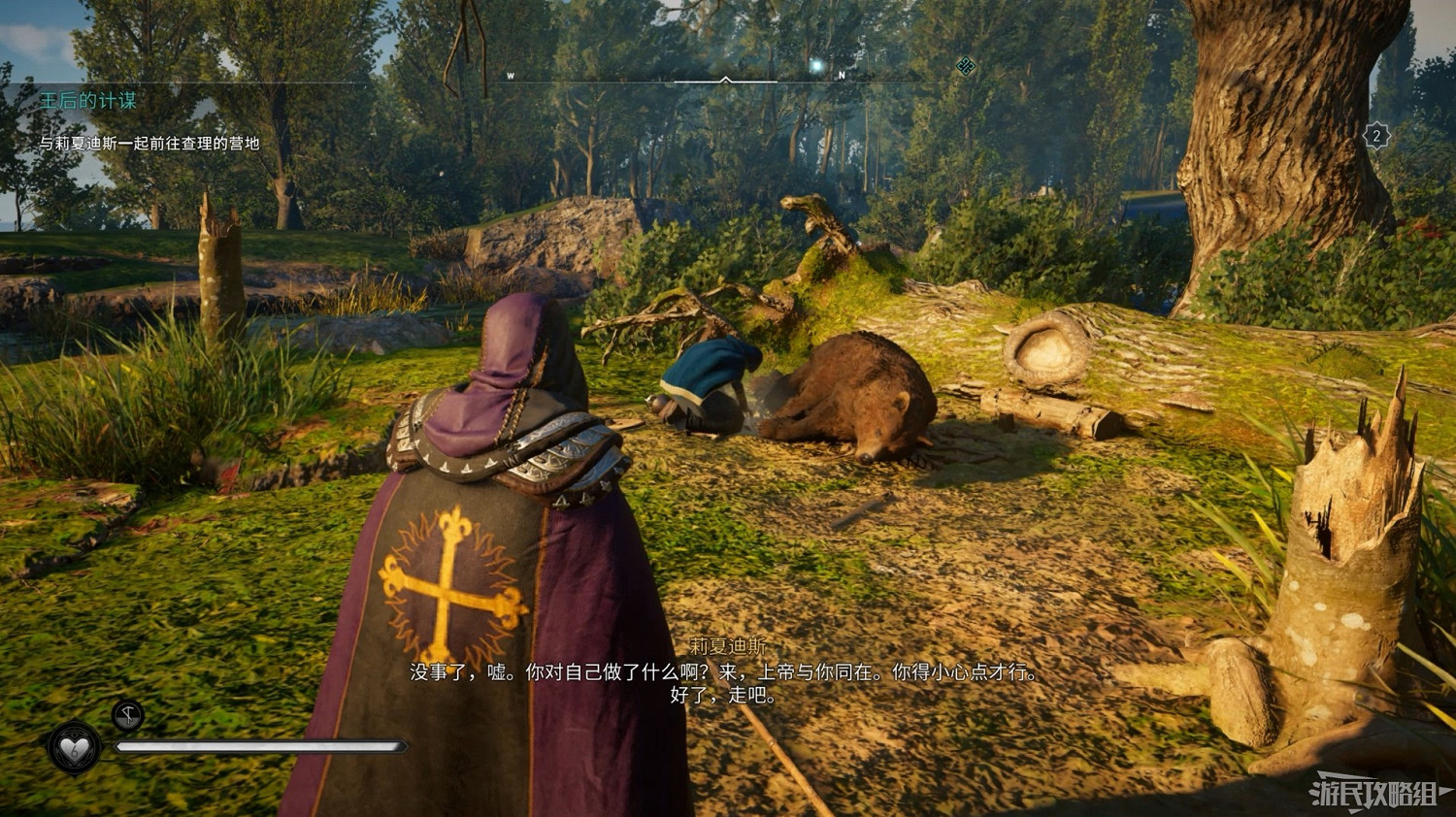Click the green diamond rune icon near compass

[x=966, y=66]
